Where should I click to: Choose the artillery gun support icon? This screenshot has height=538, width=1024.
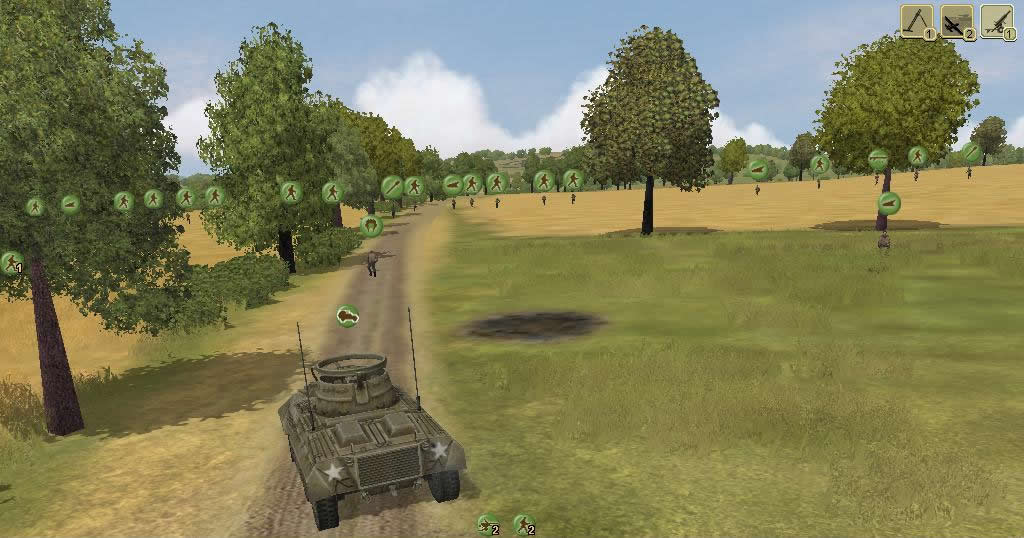tap(996, 20)
